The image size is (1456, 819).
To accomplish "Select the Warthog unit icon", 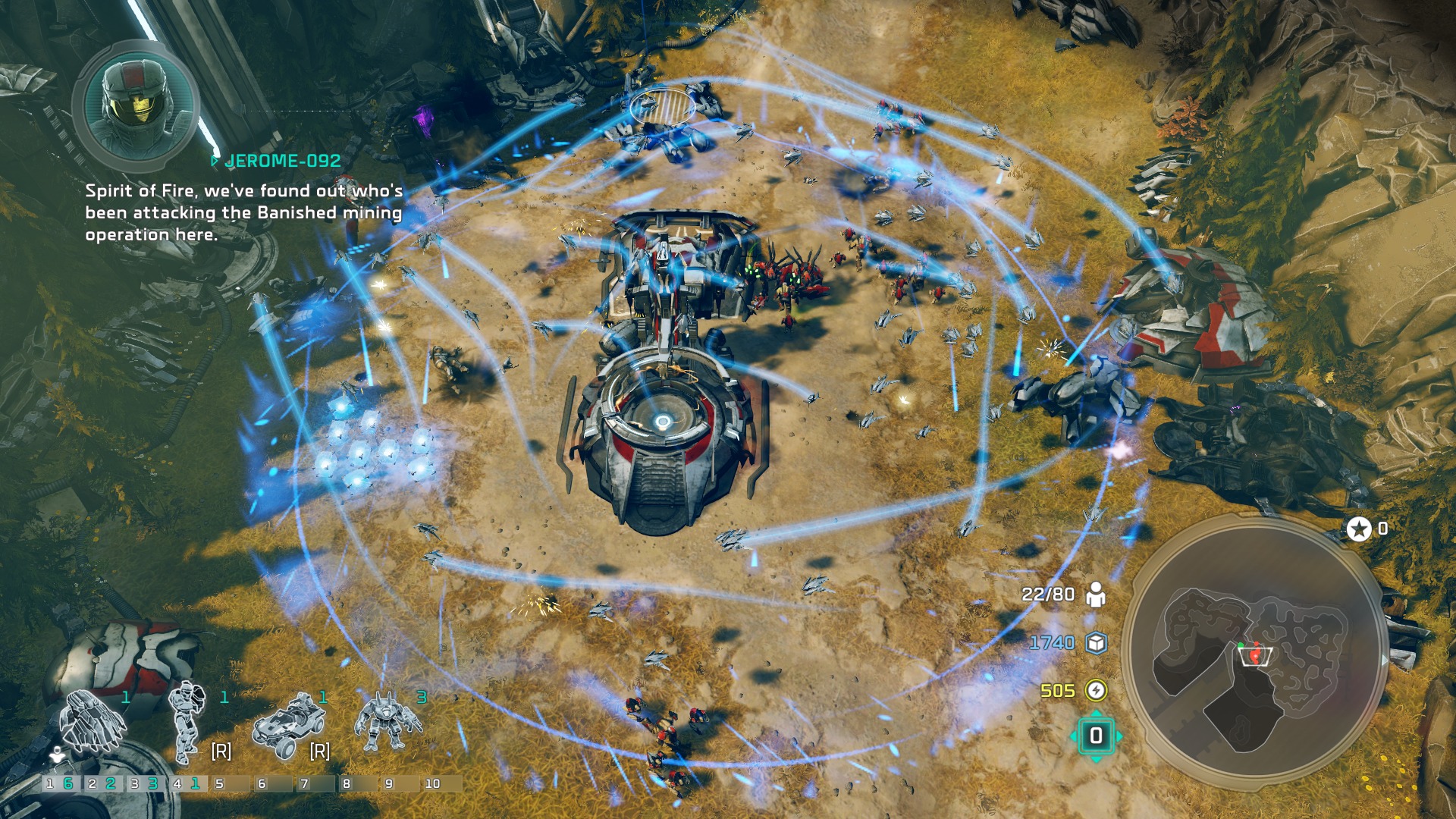I will 285,724.
